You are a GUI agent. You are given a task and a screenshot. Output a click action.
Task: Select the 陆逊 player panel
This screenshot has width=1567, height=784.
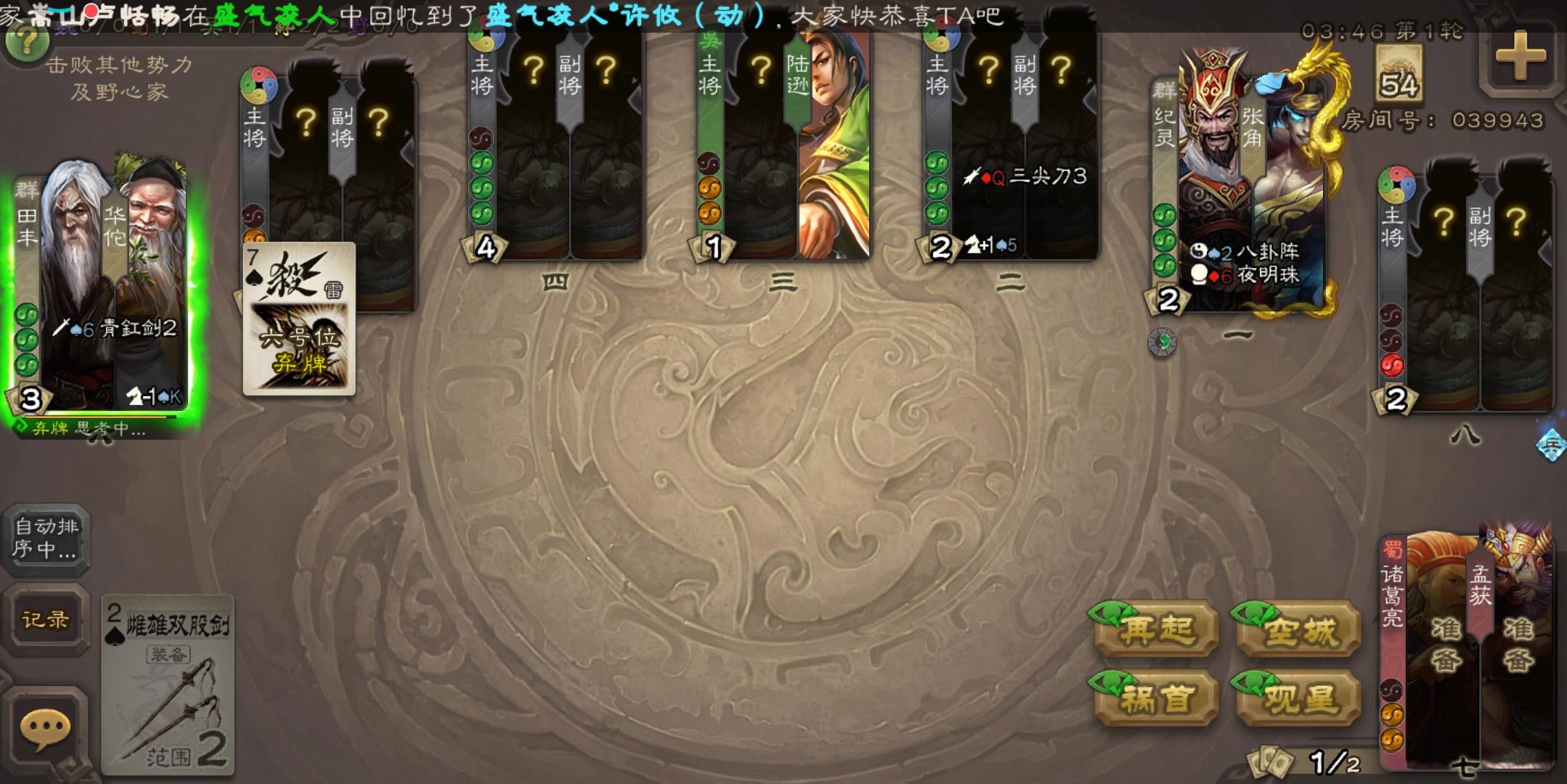click(x=783, y=145)
